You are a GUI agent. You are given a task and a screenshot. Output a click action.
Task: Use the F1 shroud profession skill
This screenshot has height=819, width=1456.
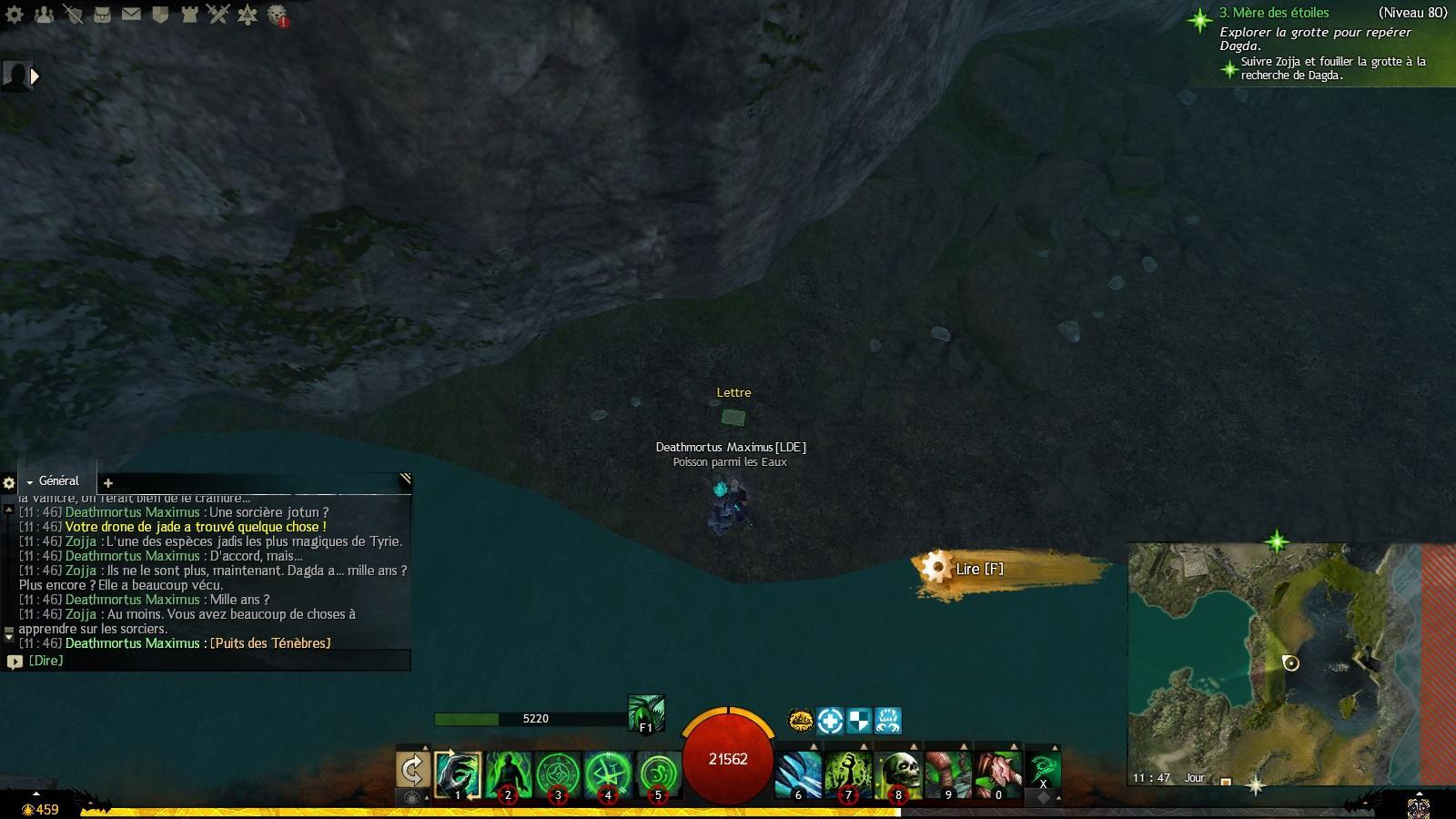(x=646, y=713)
